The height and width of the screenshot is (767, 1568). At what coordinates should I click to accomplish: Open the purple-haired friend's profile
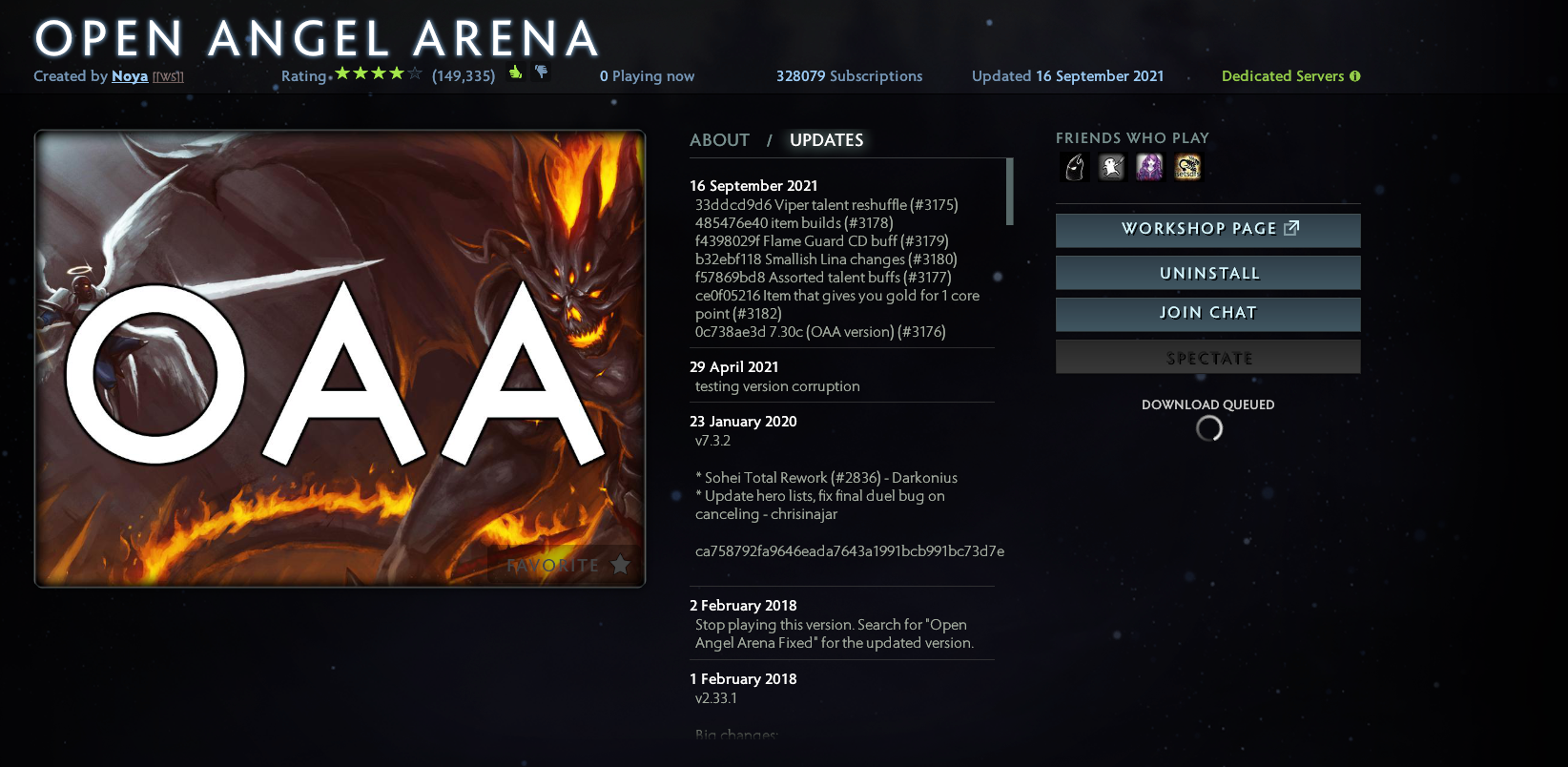[x=1149, y=166]
